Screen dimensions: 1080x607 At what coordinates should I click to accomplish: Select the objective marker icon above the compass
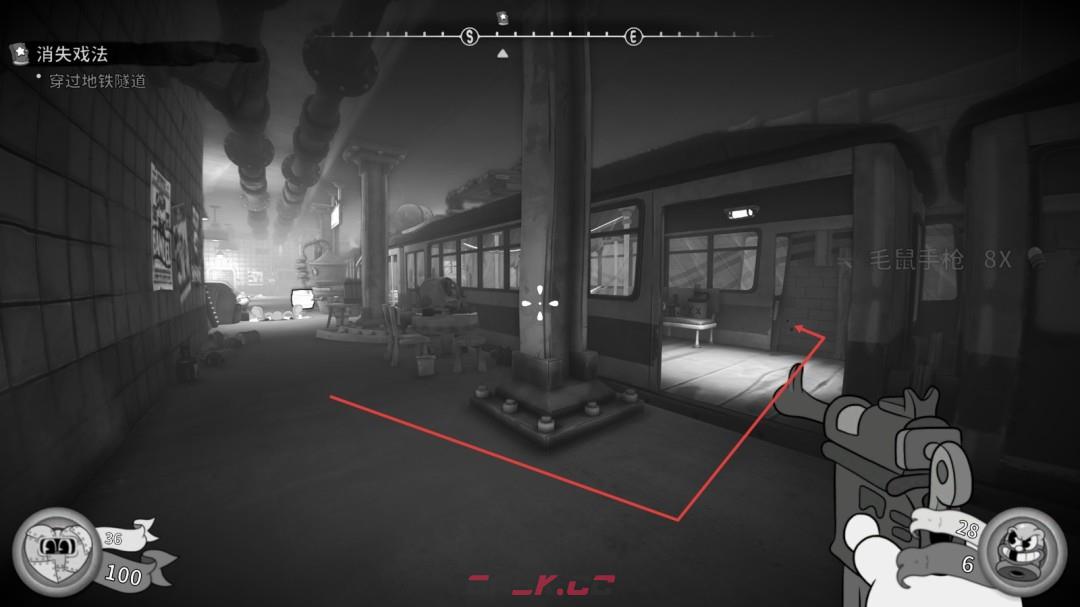tap(502, 17)
